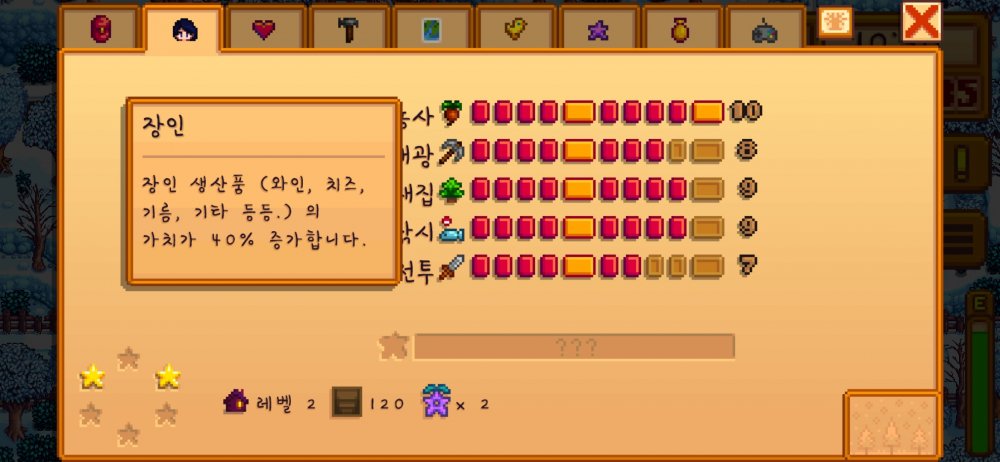Select the character portrait skills tab

[184, 30]
